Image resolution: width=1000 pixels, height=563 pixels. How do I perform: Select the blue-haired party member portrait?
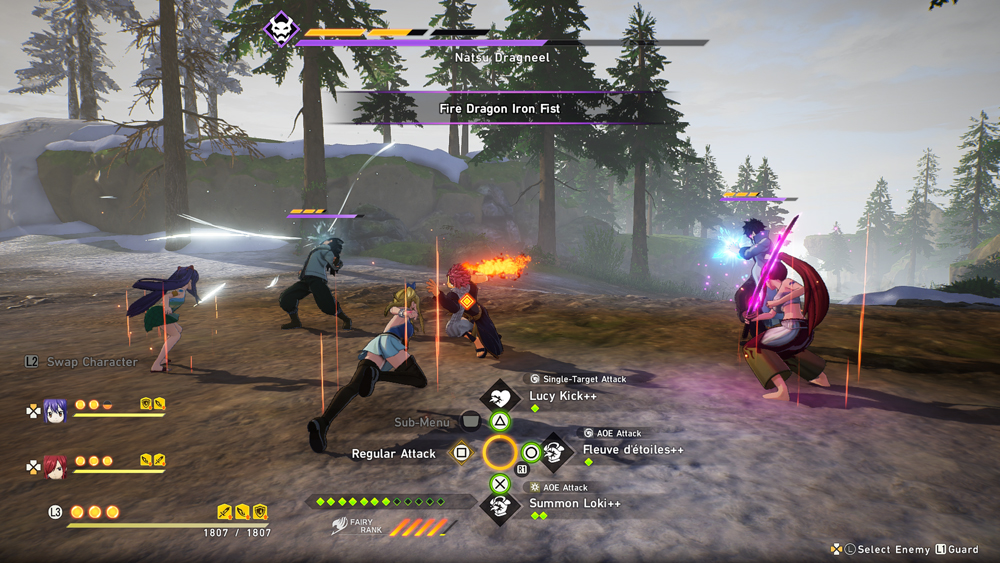[55, 410]
